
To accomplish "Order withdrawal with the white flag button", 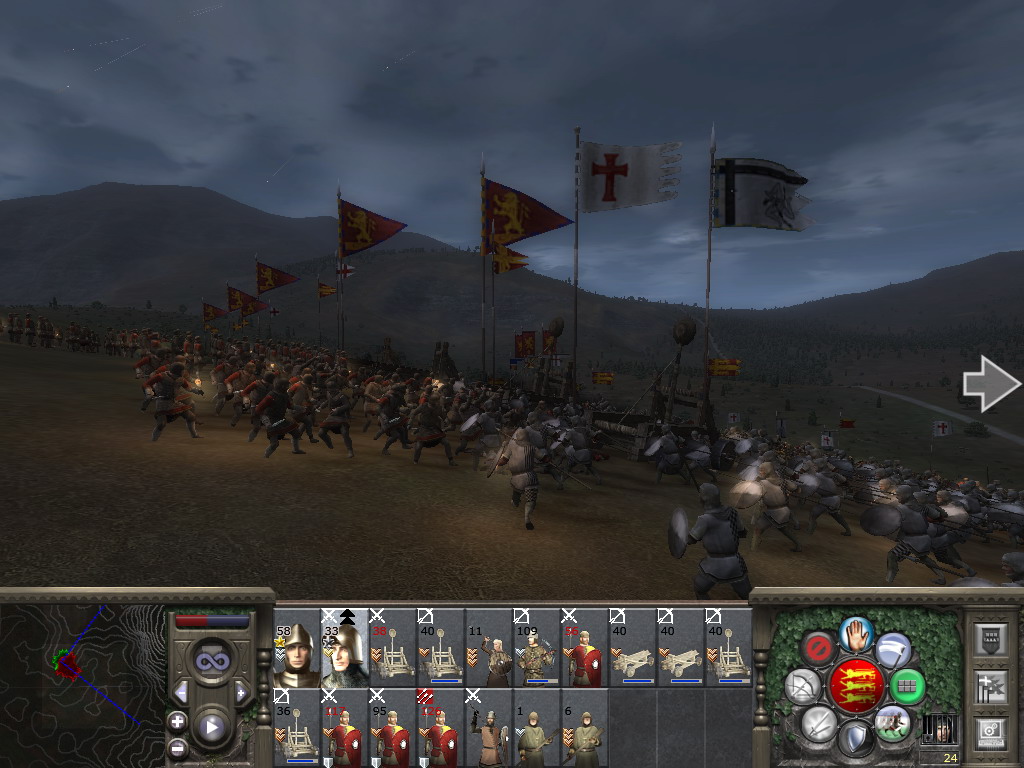I will coord(894,649).
